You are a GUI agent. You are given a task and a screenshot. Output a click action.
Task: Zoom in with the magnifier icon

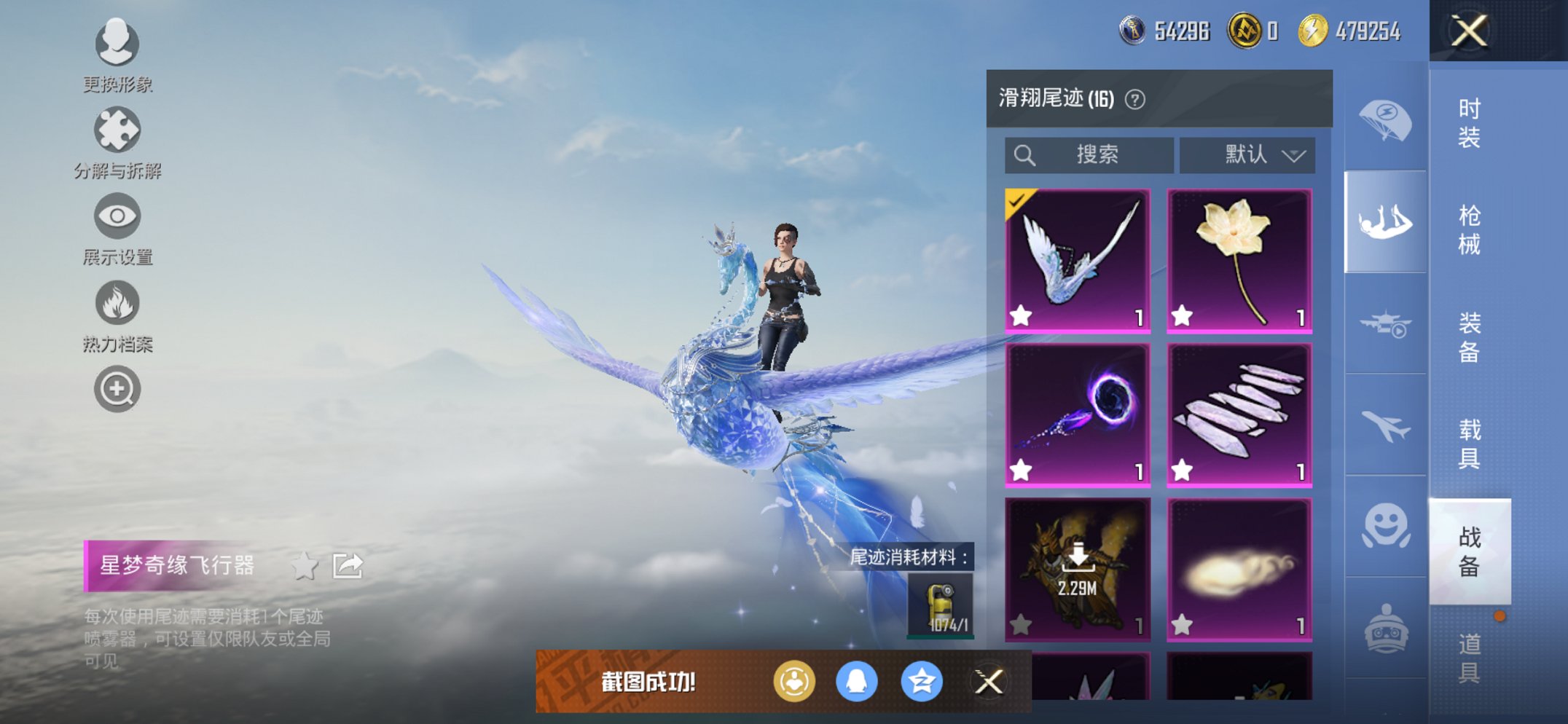point(117,388)
